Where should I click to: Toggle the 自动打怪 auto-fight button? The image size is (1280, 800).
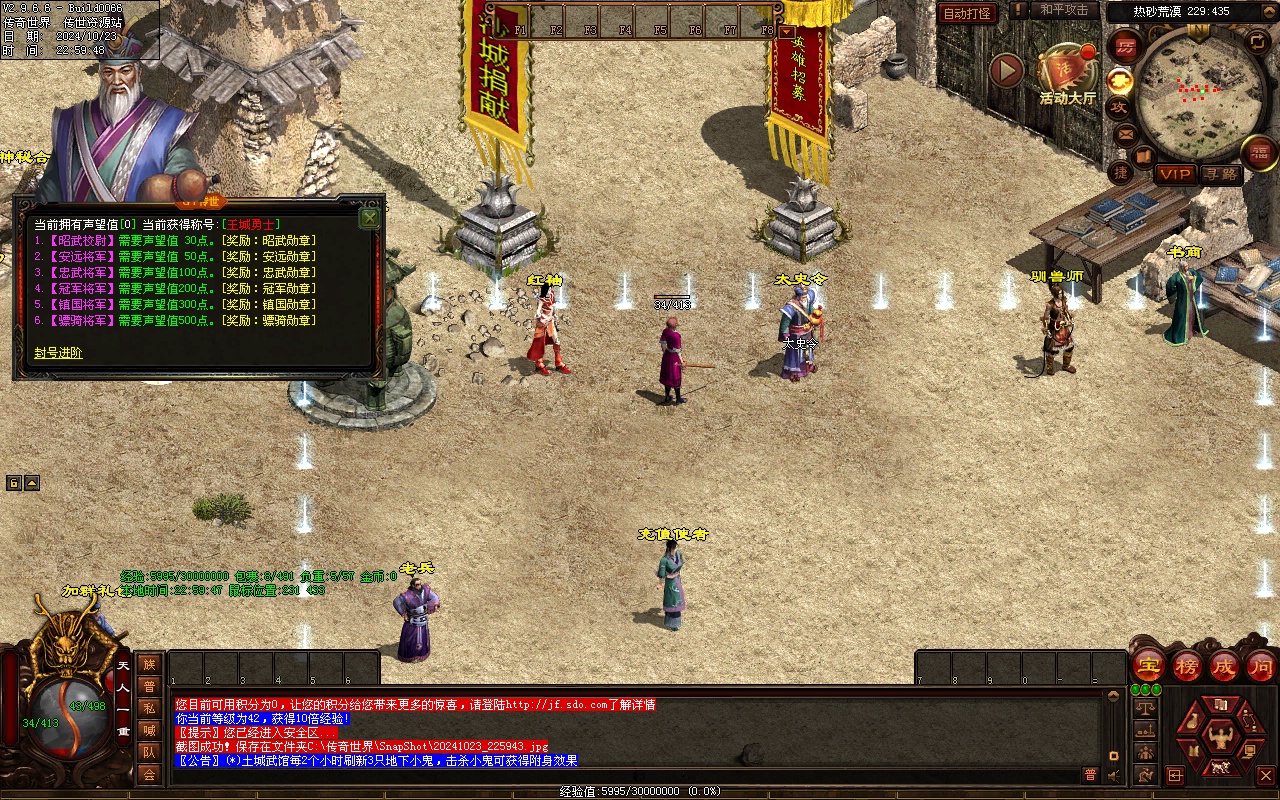(967, 13)
